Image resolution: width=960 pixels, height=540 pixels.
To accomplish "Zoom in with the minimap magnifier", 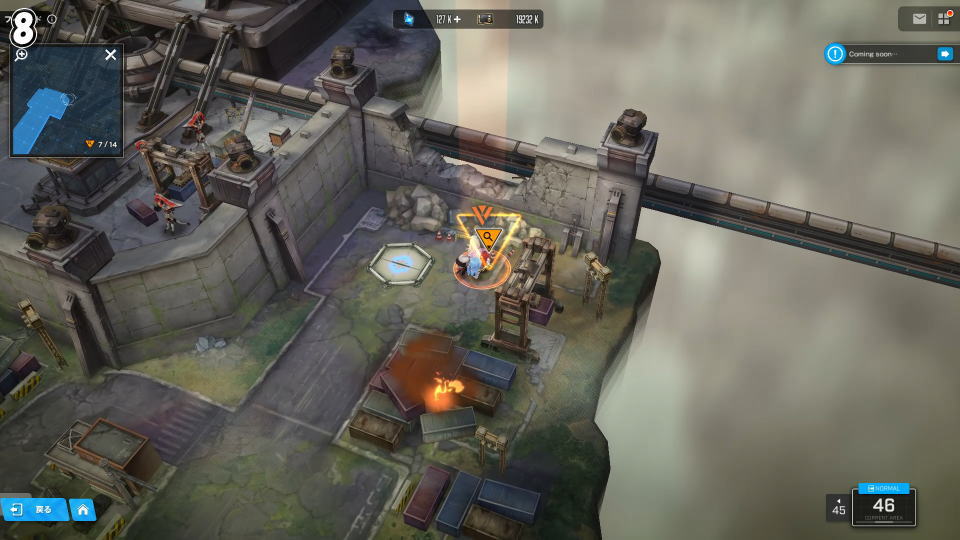I will pos(21,54).
